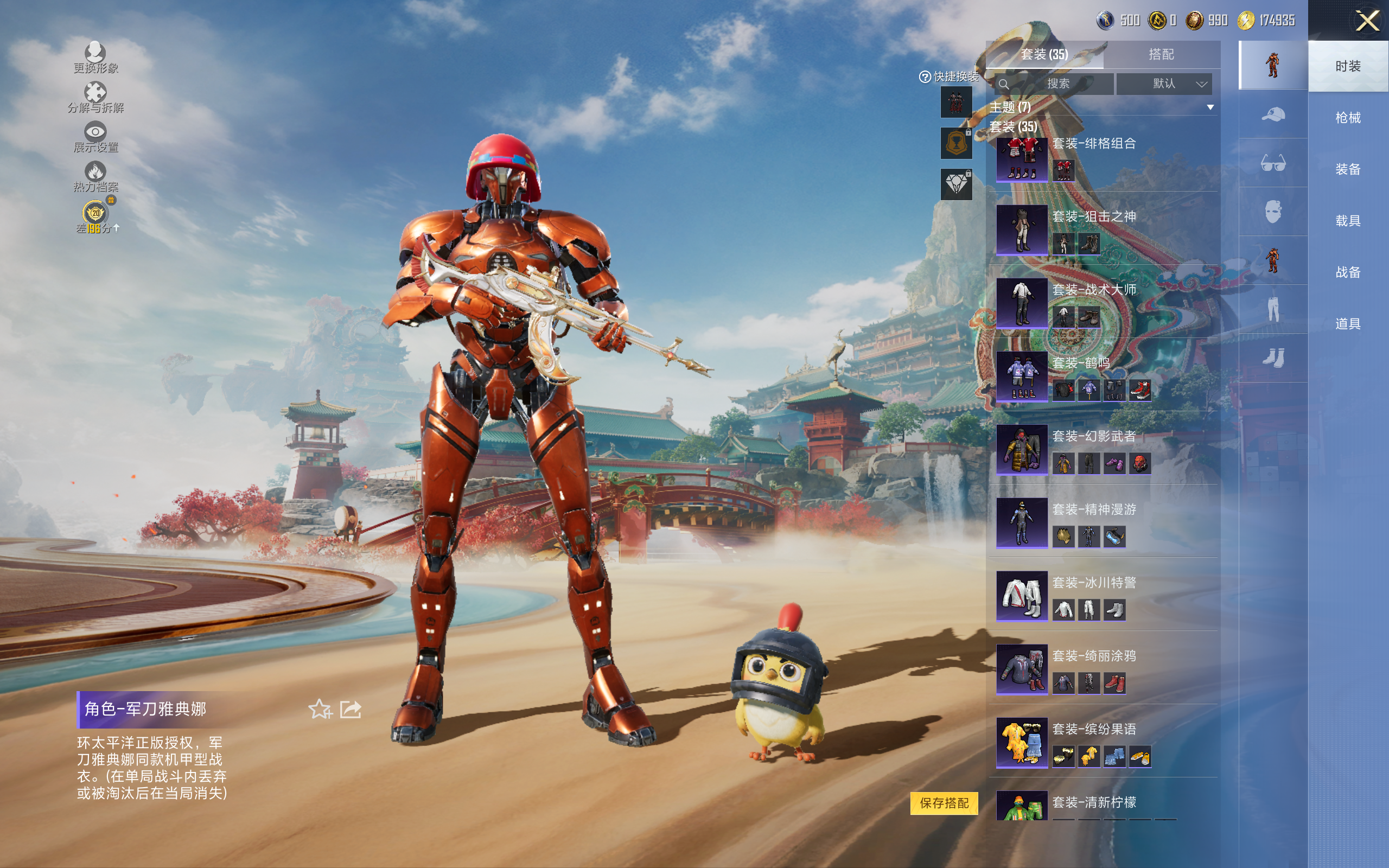Select the glasses accessory category icon
Viewport: 1389px width, 868px height.
pyautogui.click(x=1272, y=163)
